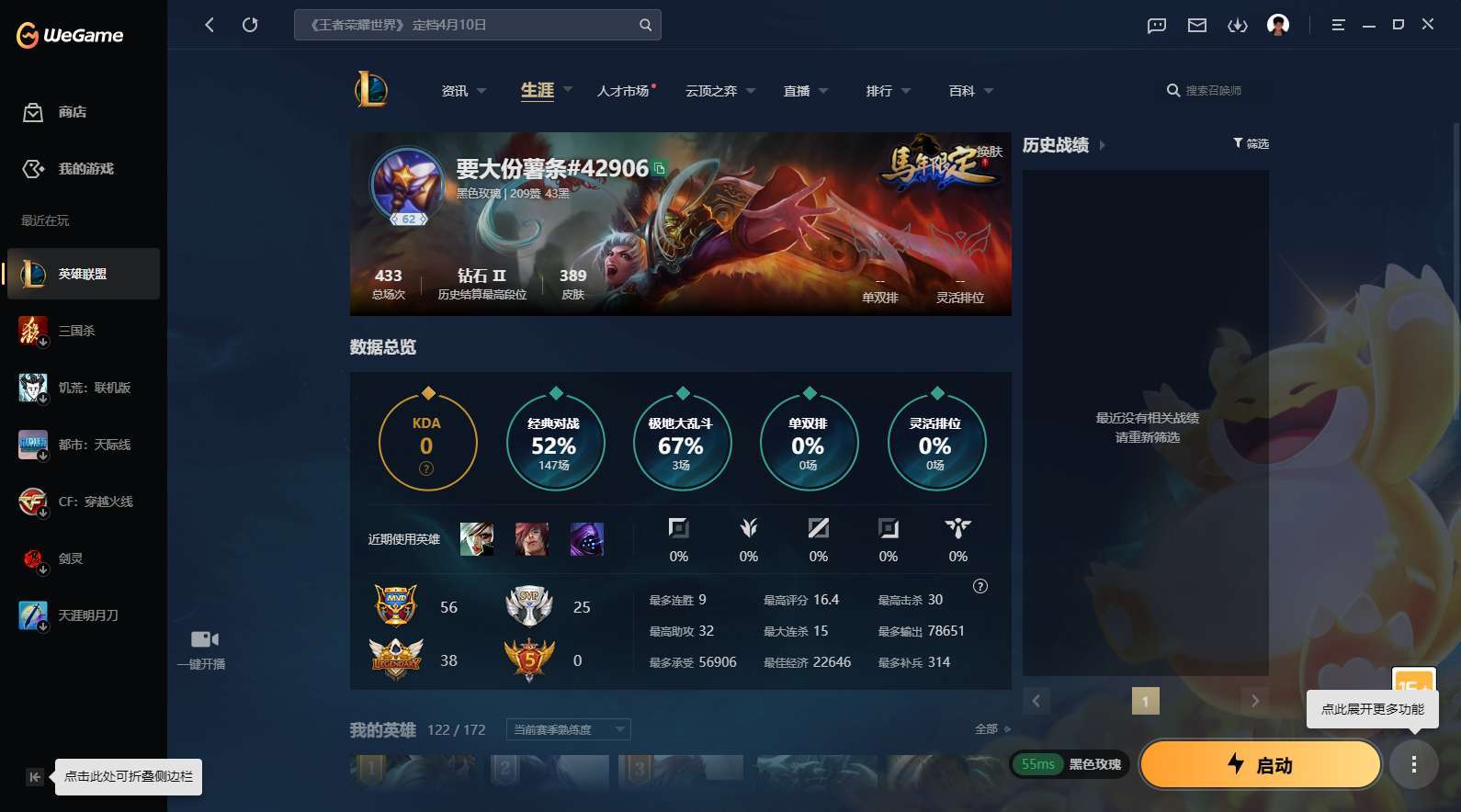Screen dimensions: 1461x812
Task: Select 英雄联盟 in the sidebar
Action: [x=83, y=274]
